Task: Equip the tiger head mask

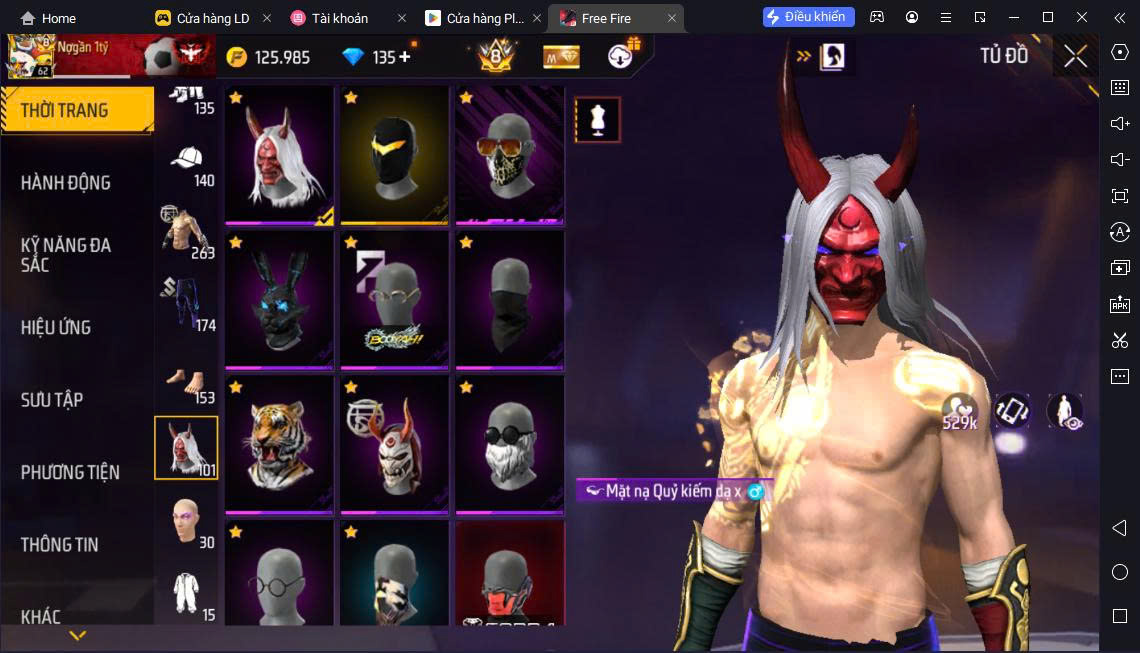Action: point(280,443)
